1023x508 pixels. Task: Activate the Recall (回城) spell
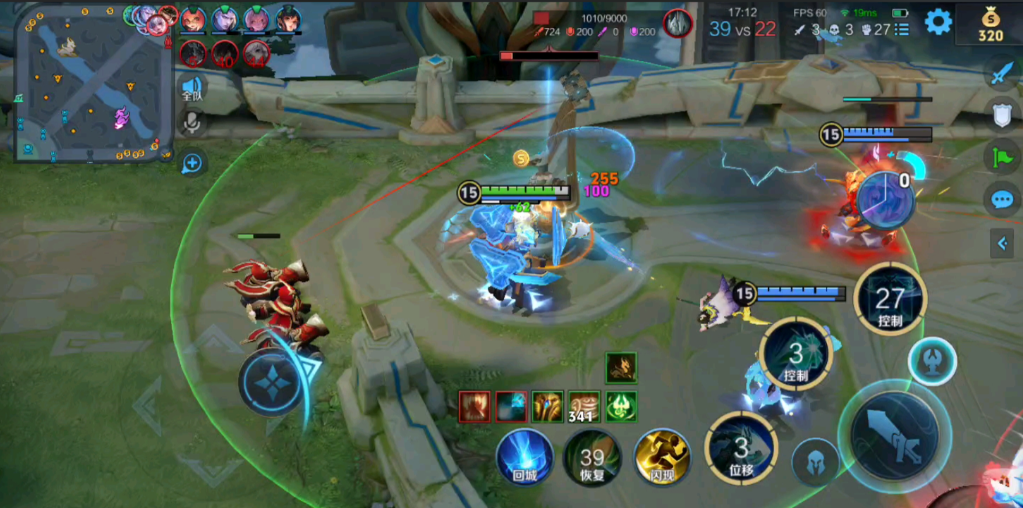[x=524, y=457]
